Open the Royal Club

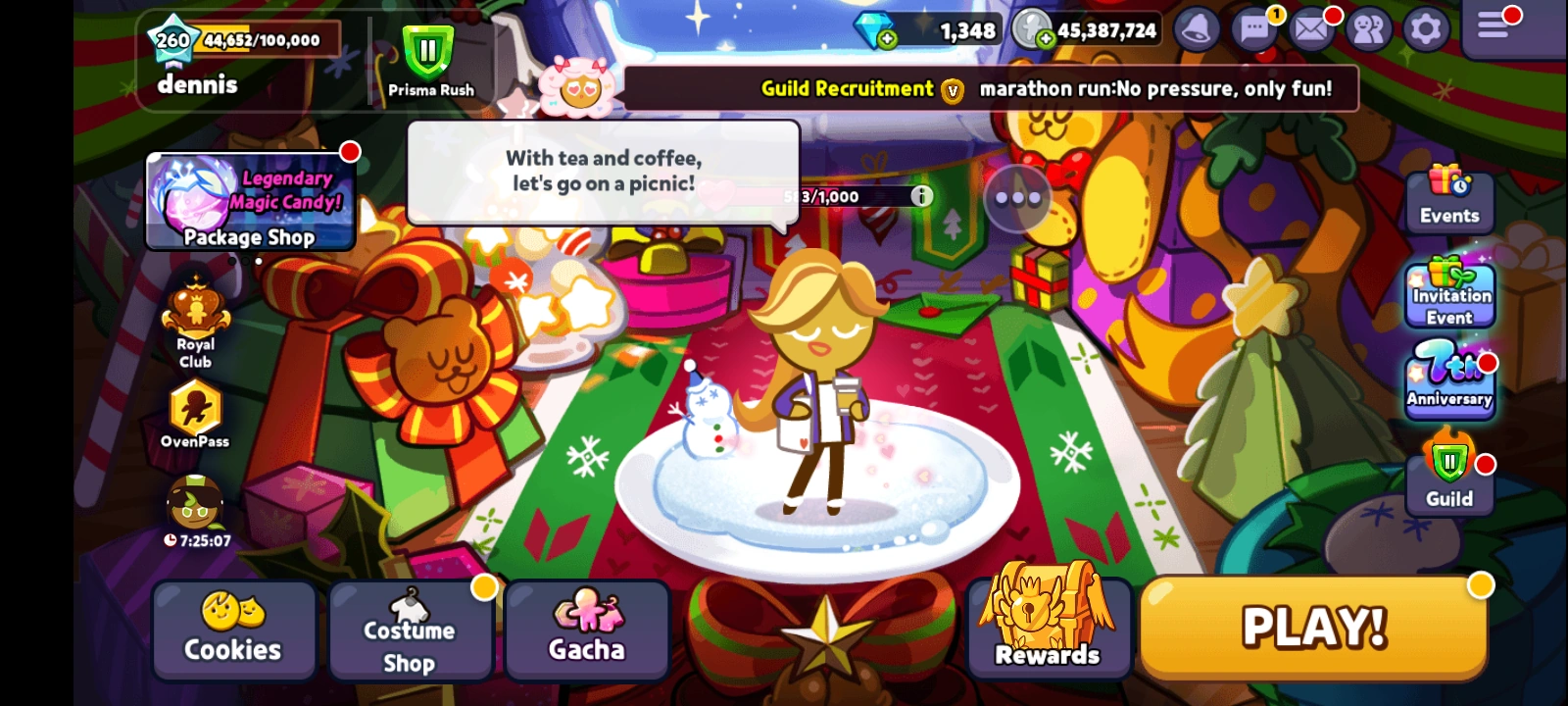point(195,324)
